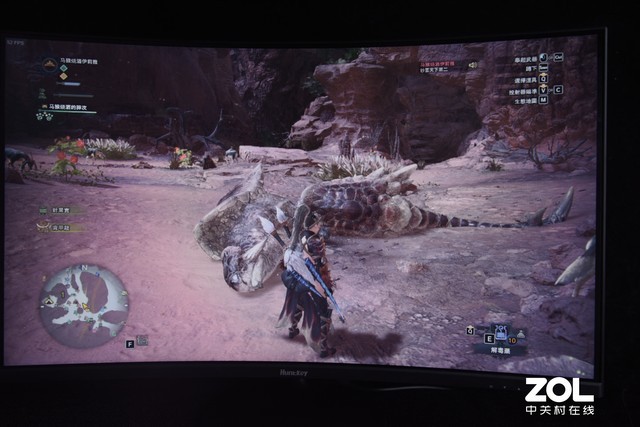
Task: Select the first party member name
Action: point(59,211)
